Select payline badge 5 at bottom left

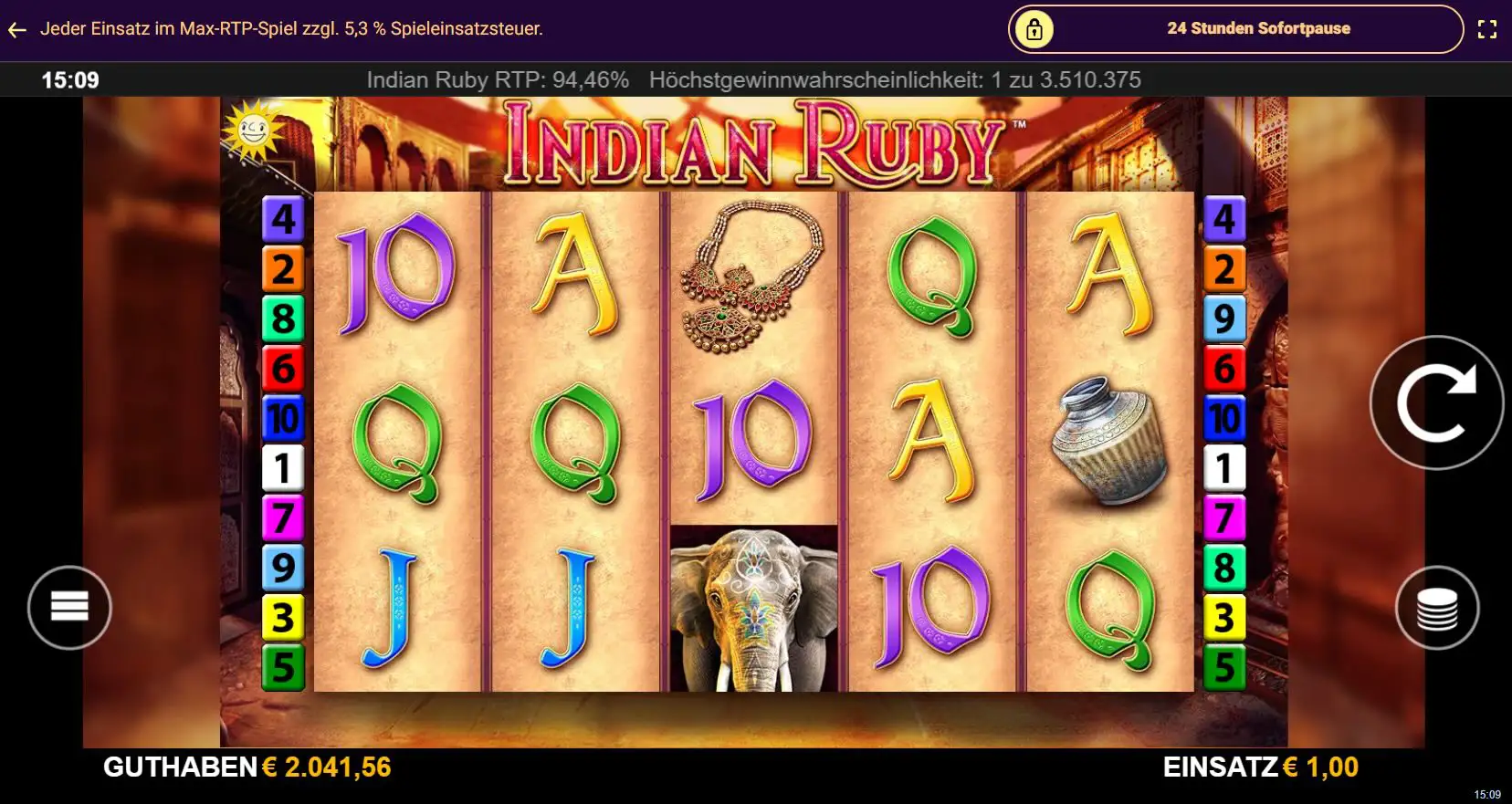pyautogui.click(x=284, y=665)
